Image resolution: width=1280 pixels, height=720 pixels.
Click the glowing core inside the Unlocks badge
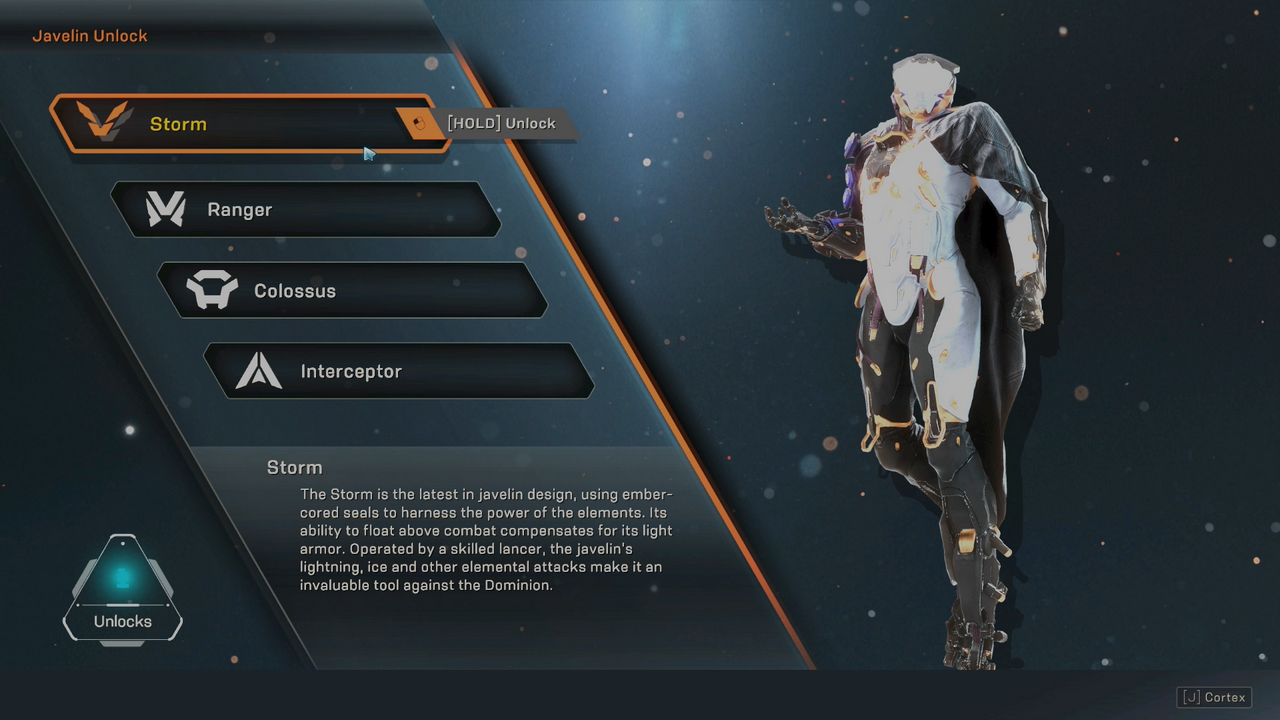point(122,575)
